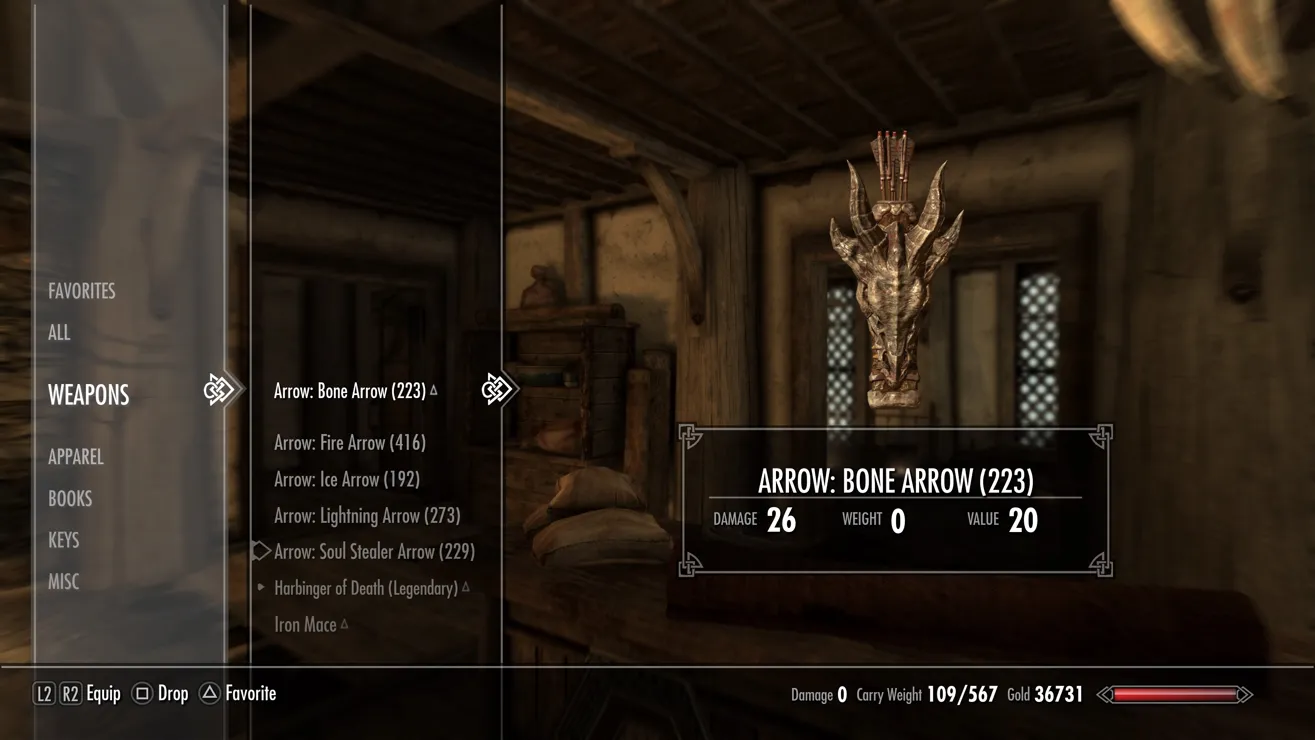Select the Ice Arrow entry
Image resolution: width=1315 pixels, height=740 pixels.
(x=347, y=480)
